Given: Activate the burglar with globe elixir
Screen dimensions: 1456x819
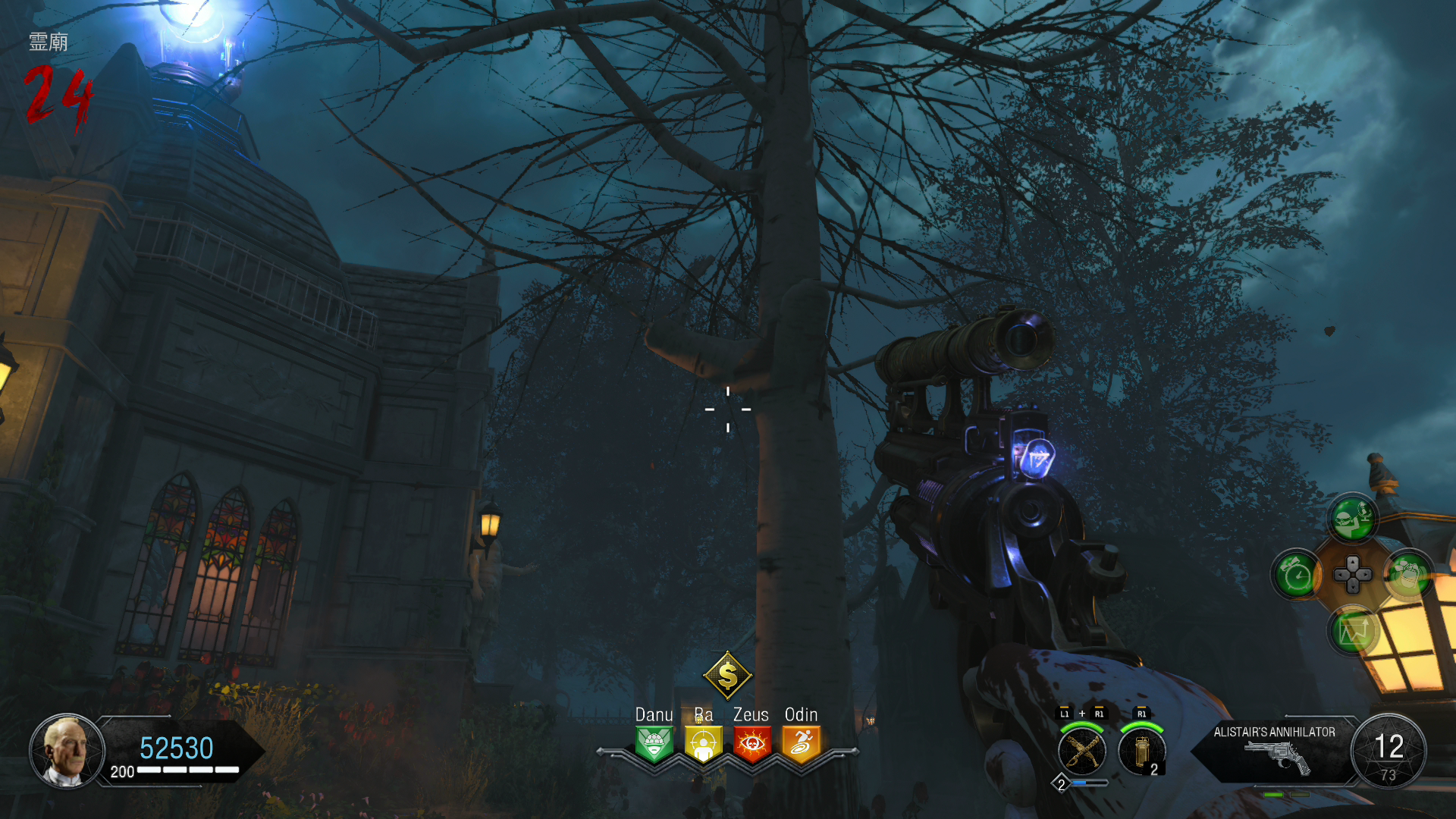Looking at the screenshot, I should pyautogui.click(x=1353, y=519).
